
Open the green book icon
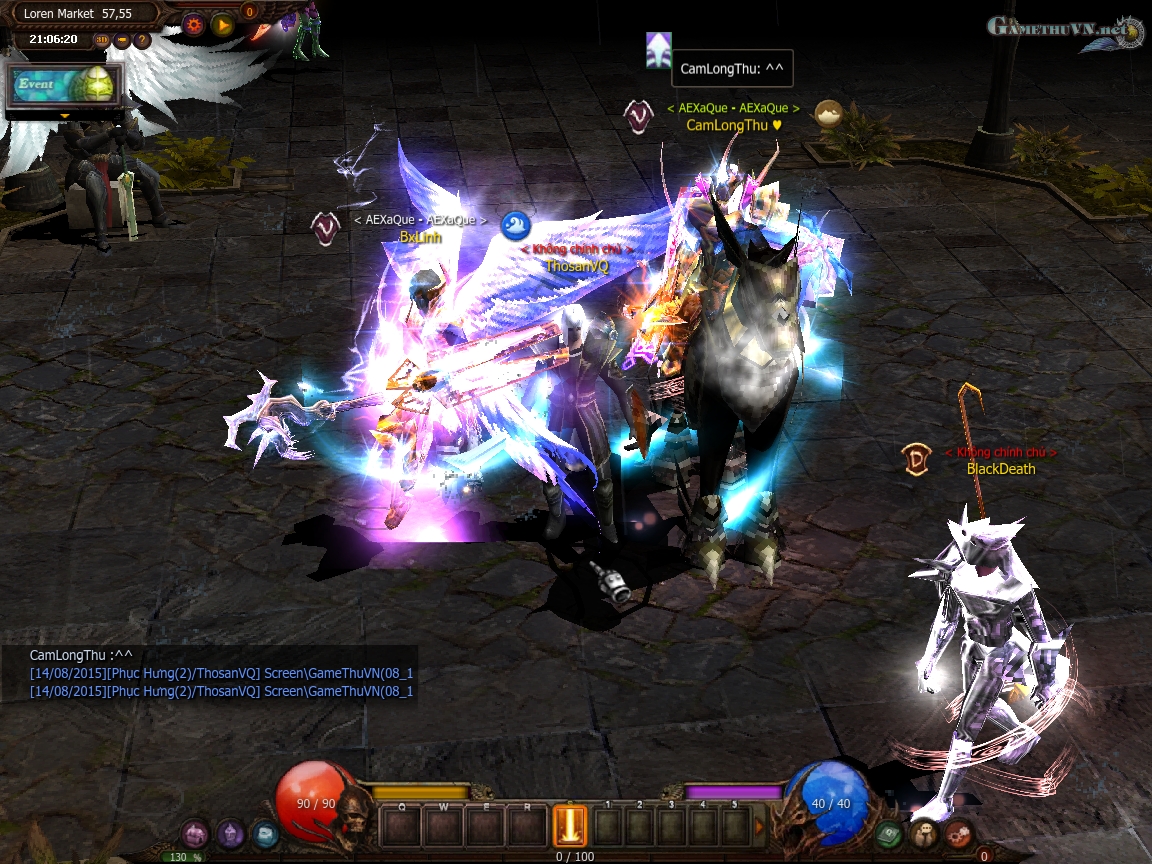pos(889,832)
